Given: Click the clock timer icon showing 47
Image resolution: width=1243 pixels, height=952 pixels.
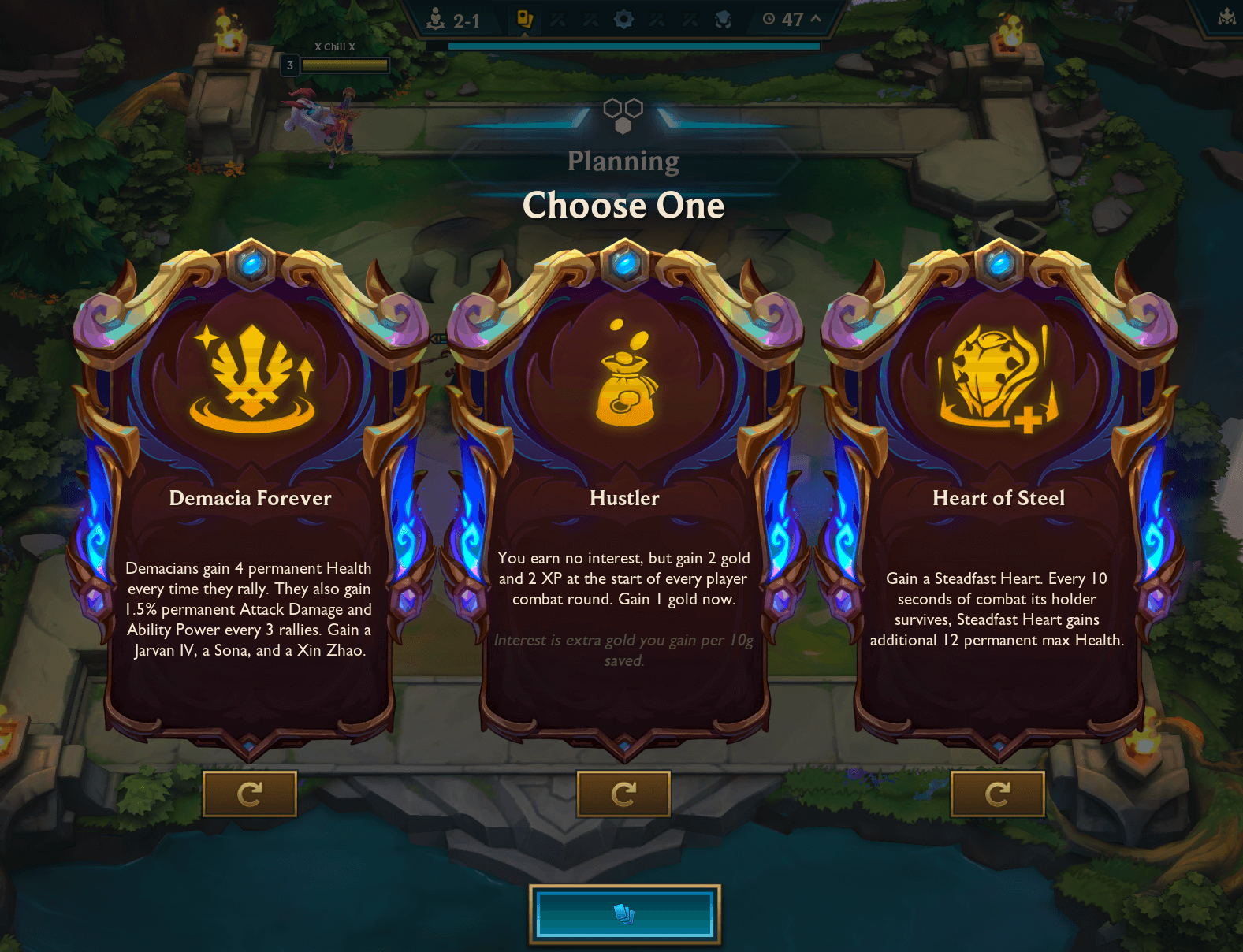Looking at the screenshot, I should pyautogui.click(x=767, y=20).
